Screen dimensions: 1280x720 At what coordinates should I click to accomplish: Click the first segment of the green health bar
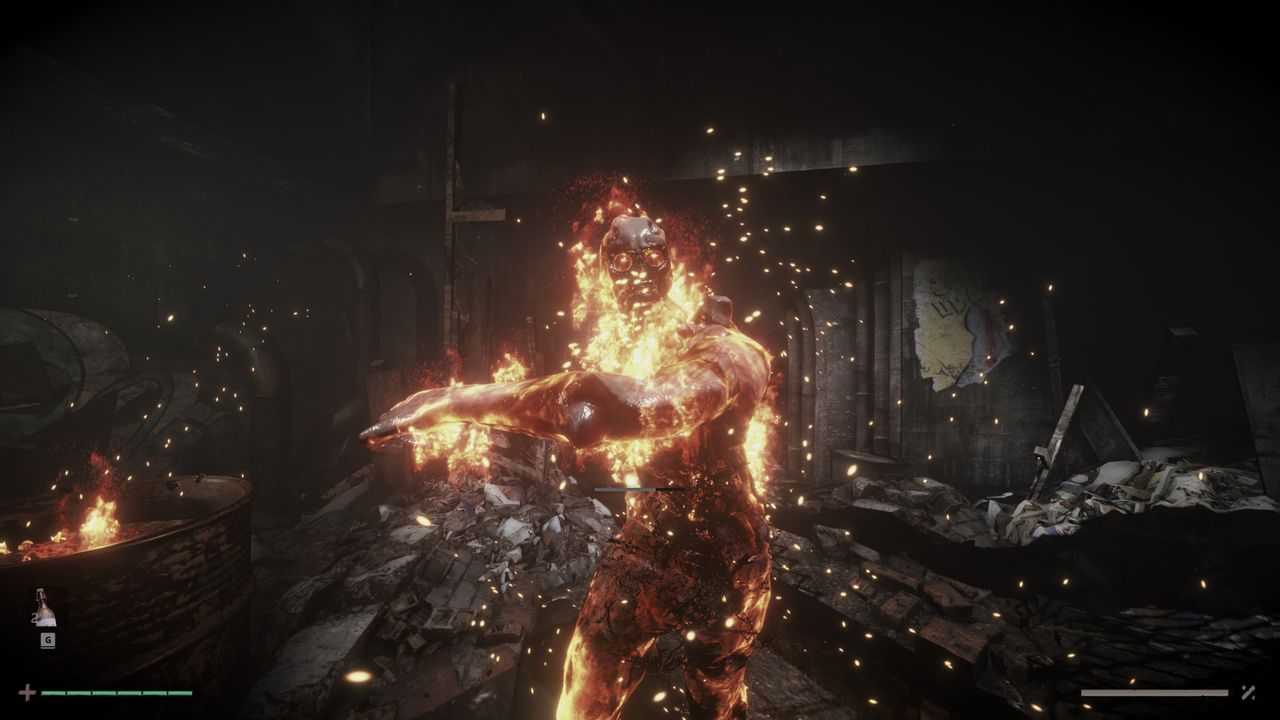pos(53,692)
